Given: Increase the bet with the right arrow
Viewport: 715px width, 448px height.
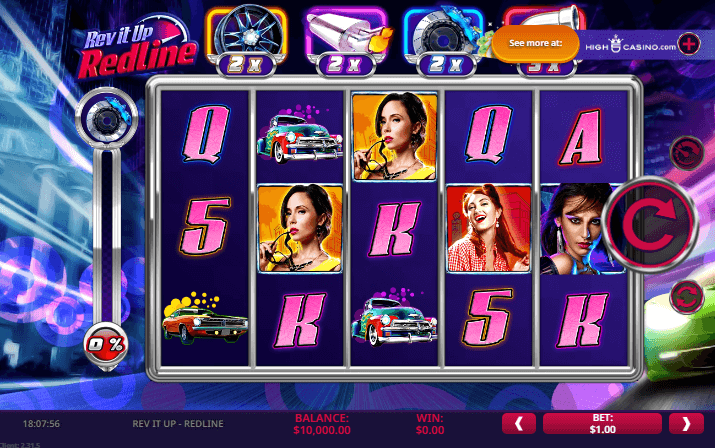Looking at the screenshot, I should click(x=685, y=423).
